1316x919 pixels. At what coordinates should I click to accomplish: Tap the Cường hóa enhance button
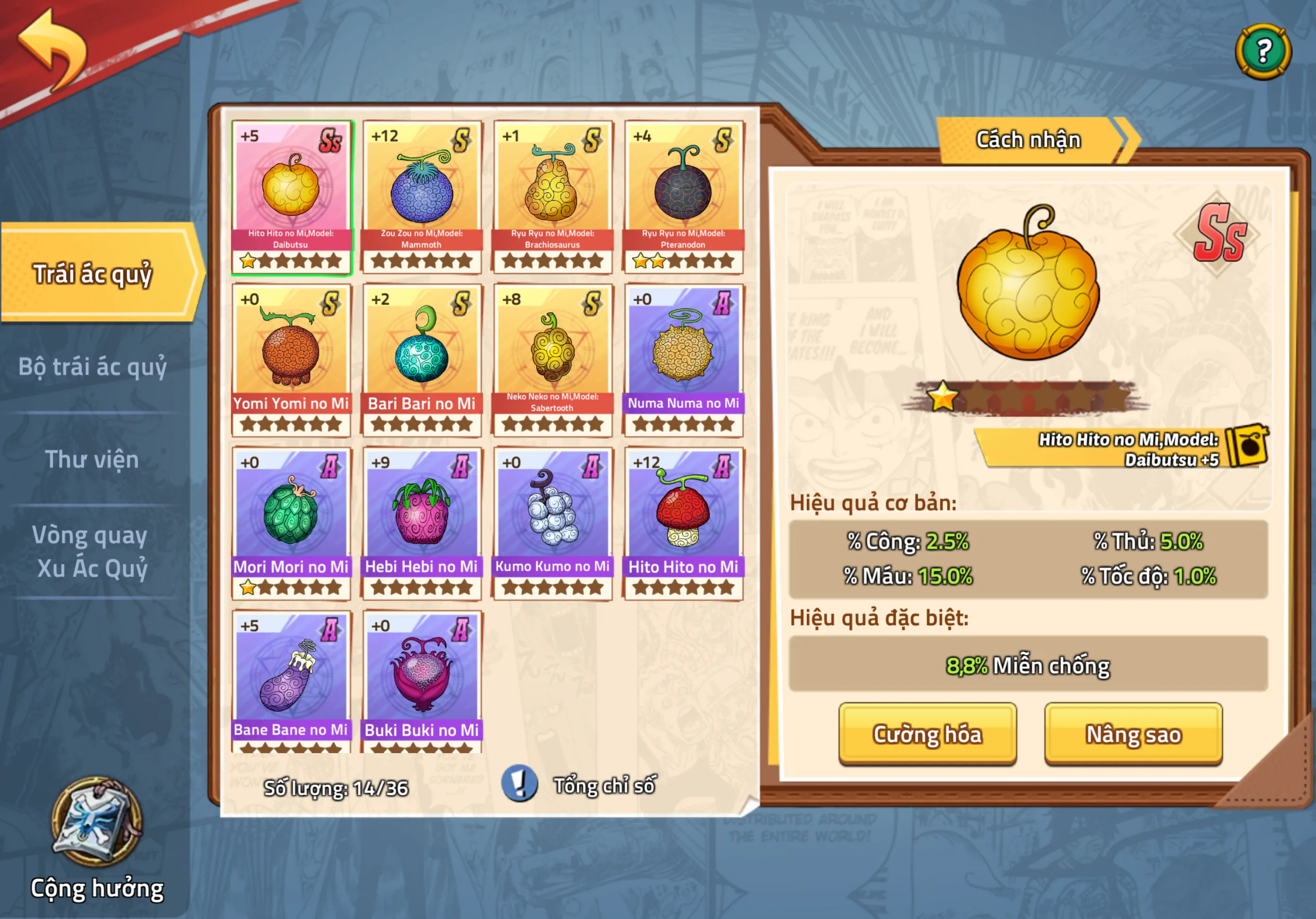point(927,734)
